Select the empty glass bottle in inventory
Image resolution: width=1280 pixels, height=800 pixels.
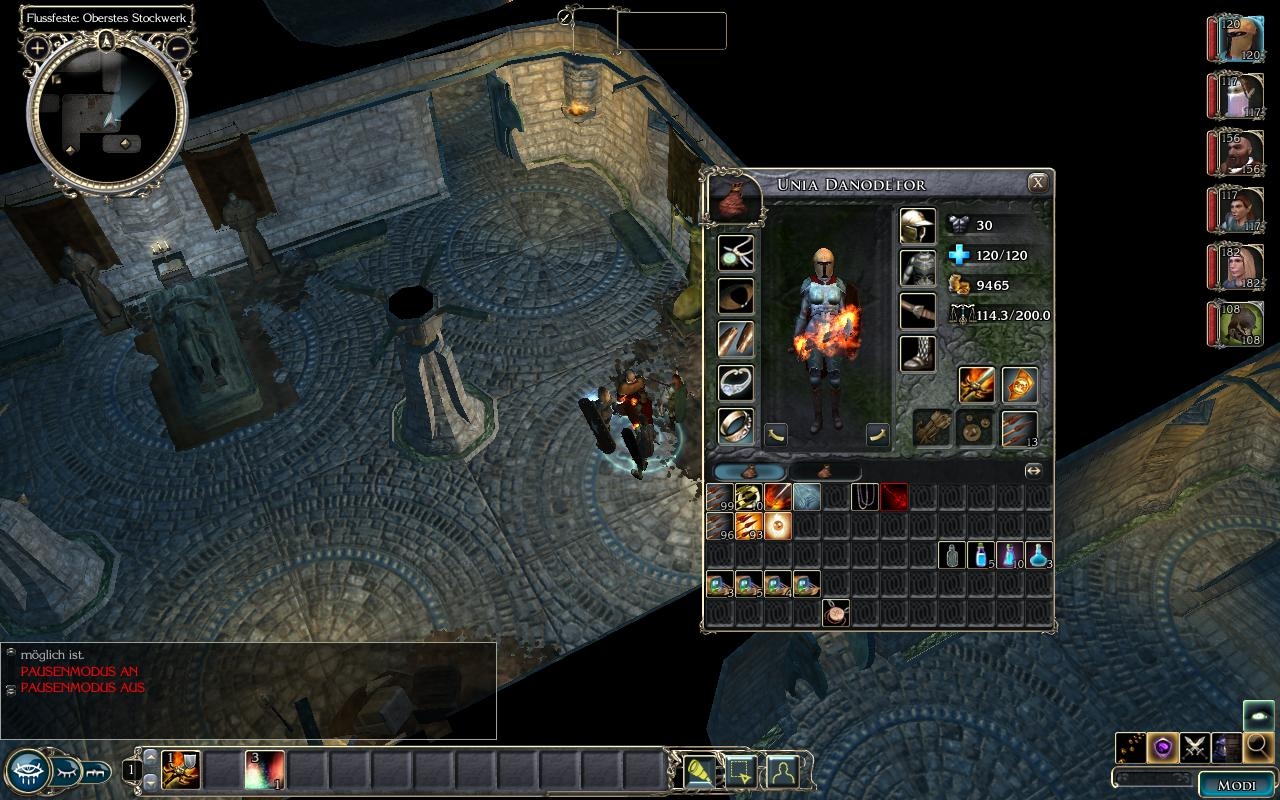click(x=952, y=555)
